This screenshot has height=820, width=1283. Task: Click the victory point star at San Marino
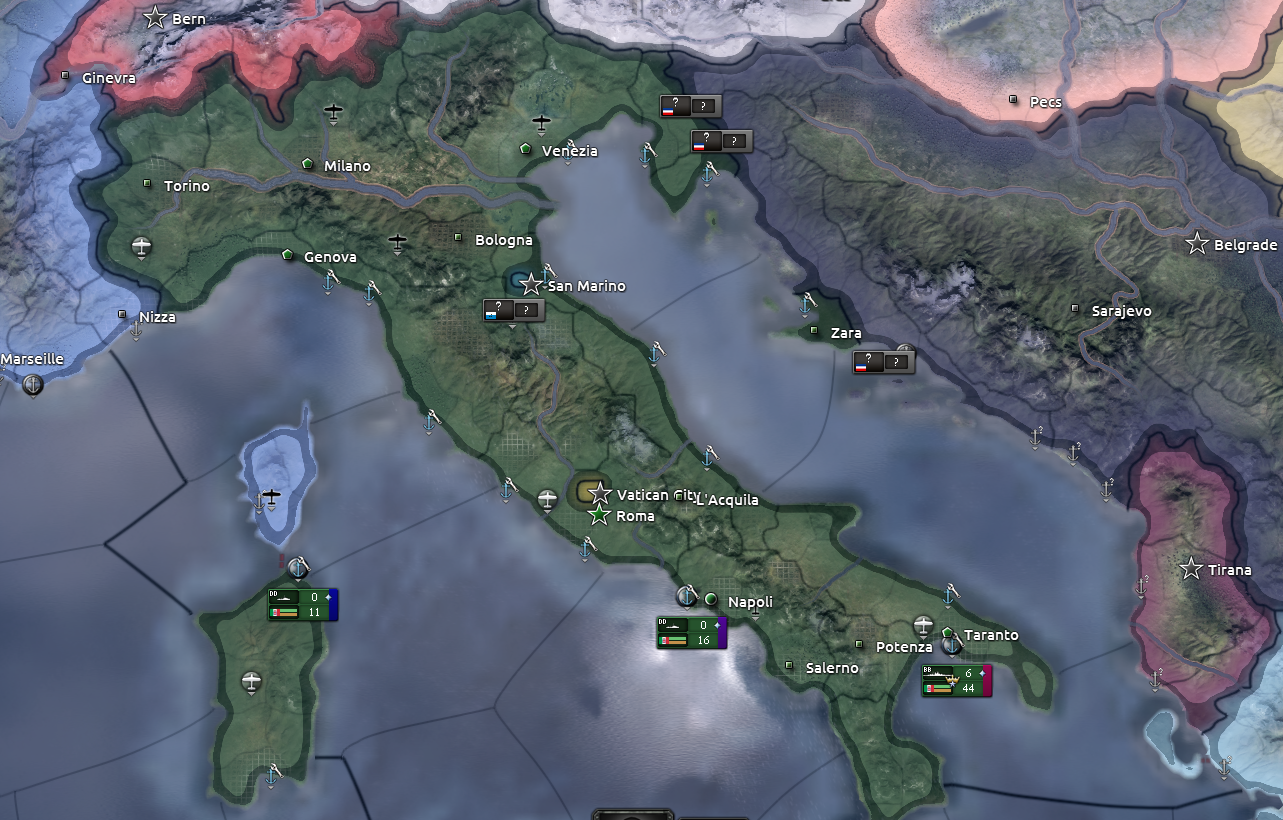point(531,284)
